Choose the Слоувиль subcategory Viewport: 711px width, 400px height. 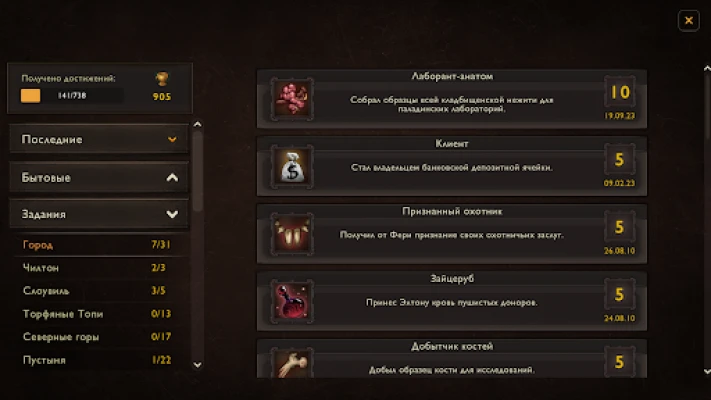pos(99,291)
